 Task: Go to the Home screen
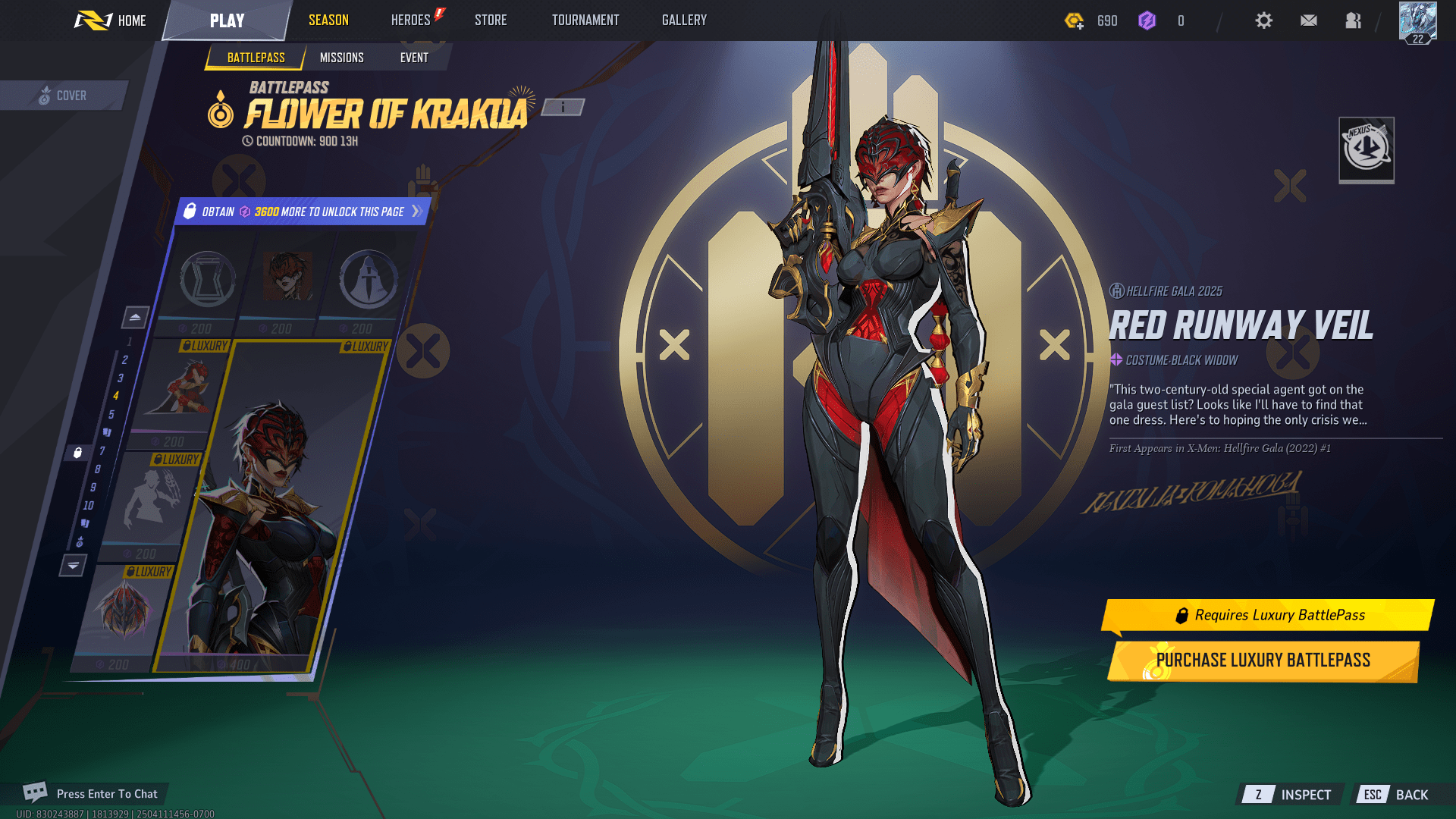[111, 20]
